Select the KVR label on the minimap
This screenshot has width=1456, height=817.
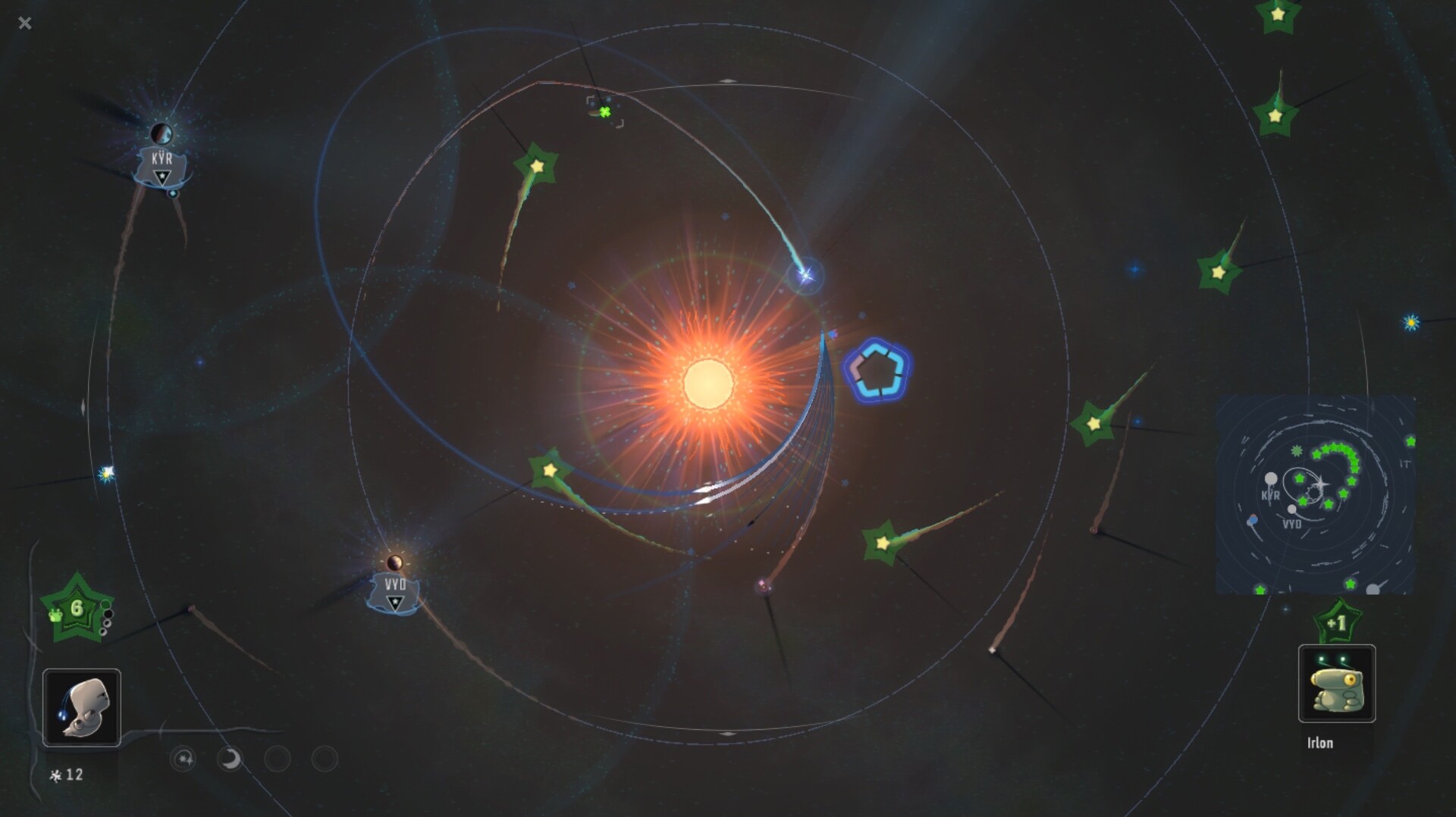pyautogui.click(x=1271, y=494)
